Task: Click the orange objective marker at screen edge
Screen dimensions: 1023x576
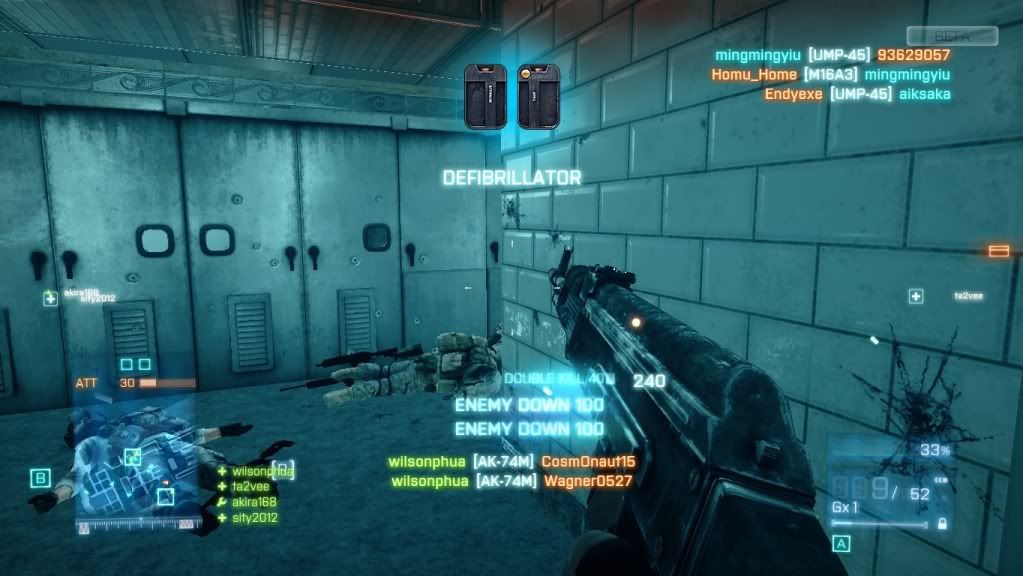Action: click(998, 250)
